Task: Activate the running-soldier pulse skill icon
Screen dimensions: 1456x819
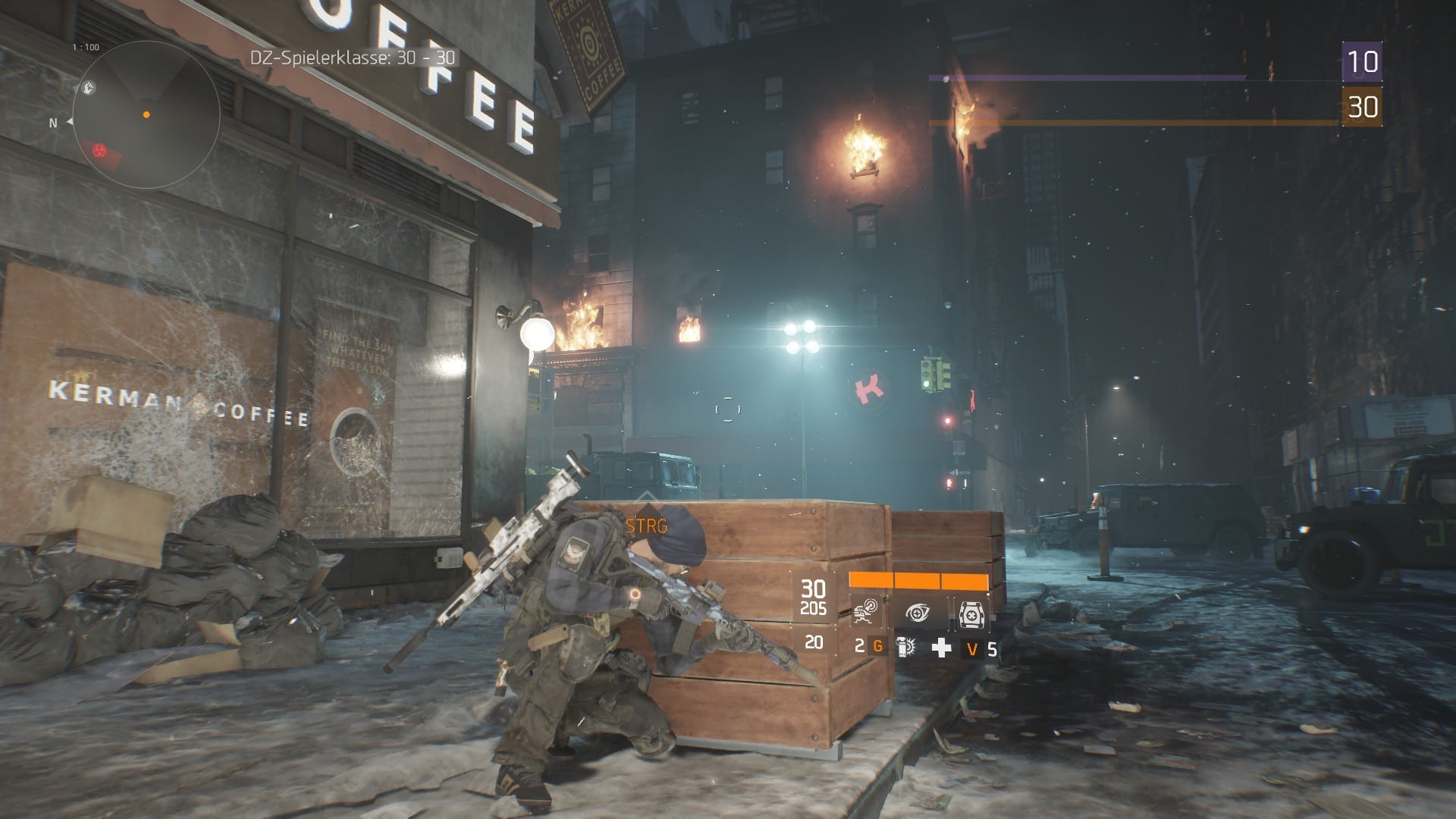Action: pyautogui.click(x=865, y=613)
